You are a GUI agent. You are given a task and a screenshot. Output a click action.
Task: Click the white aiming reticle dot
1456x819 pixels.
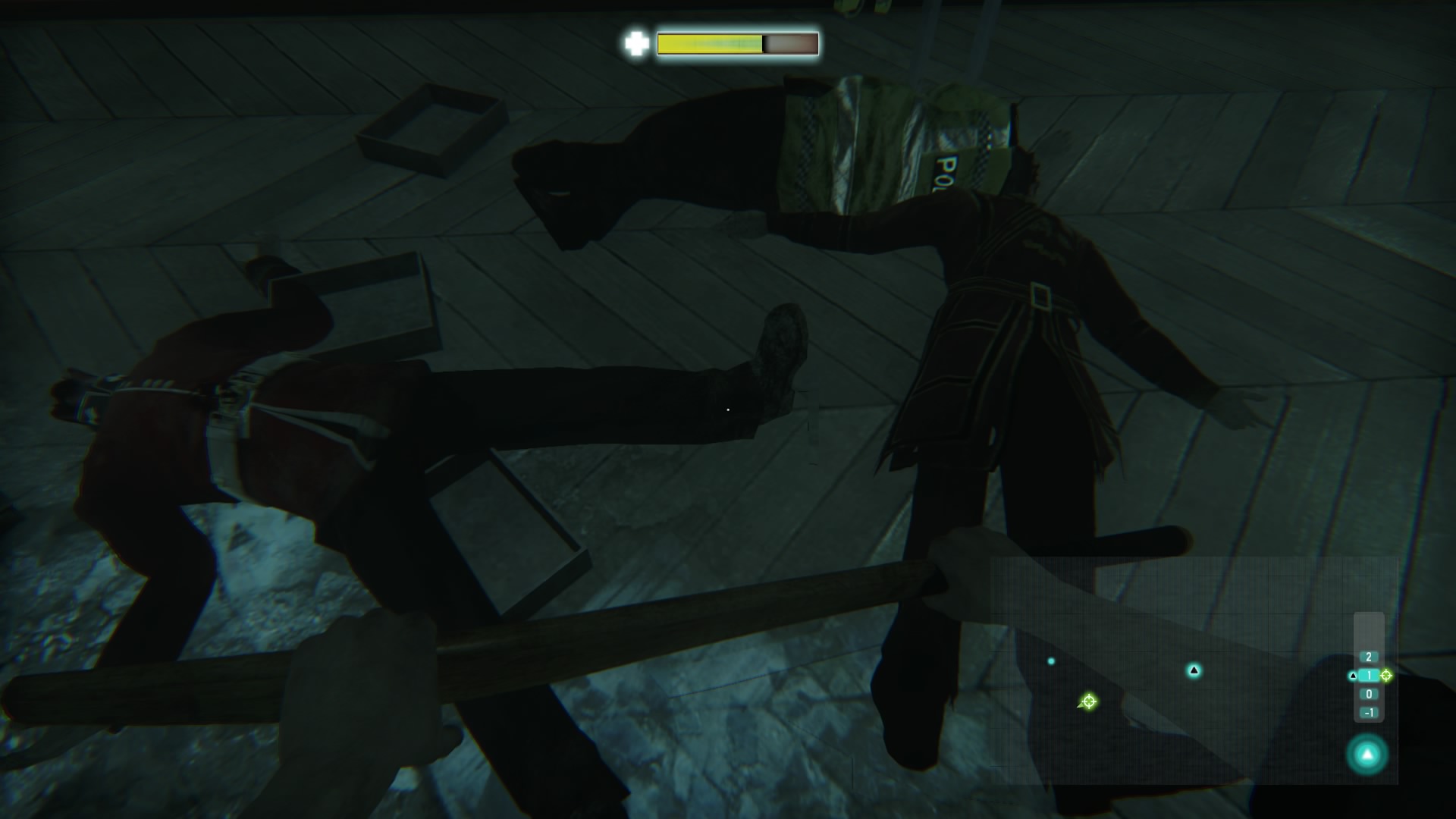[729, 409]
